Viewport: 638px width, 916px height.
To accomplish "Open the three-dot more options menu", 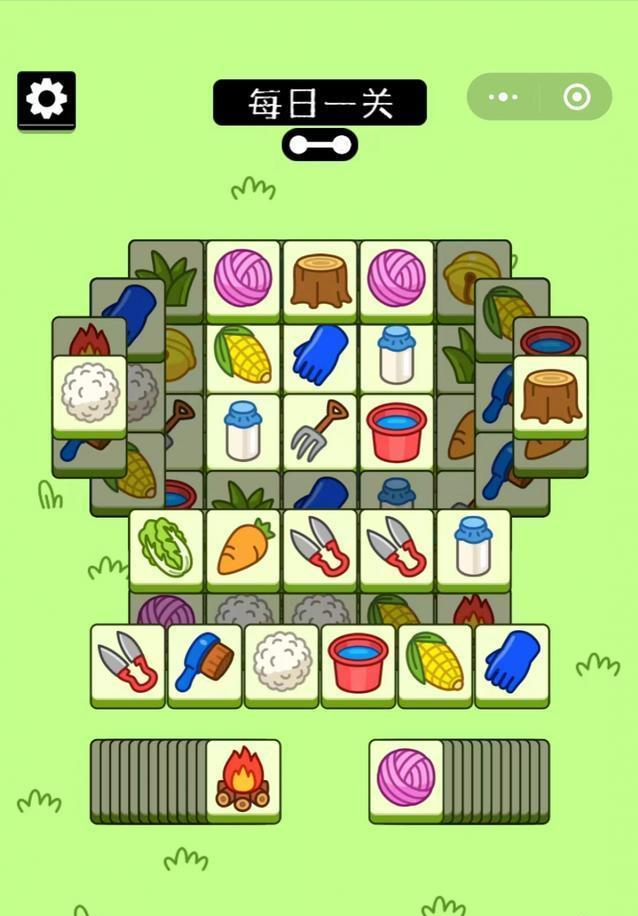I will (x=503, y=97).
